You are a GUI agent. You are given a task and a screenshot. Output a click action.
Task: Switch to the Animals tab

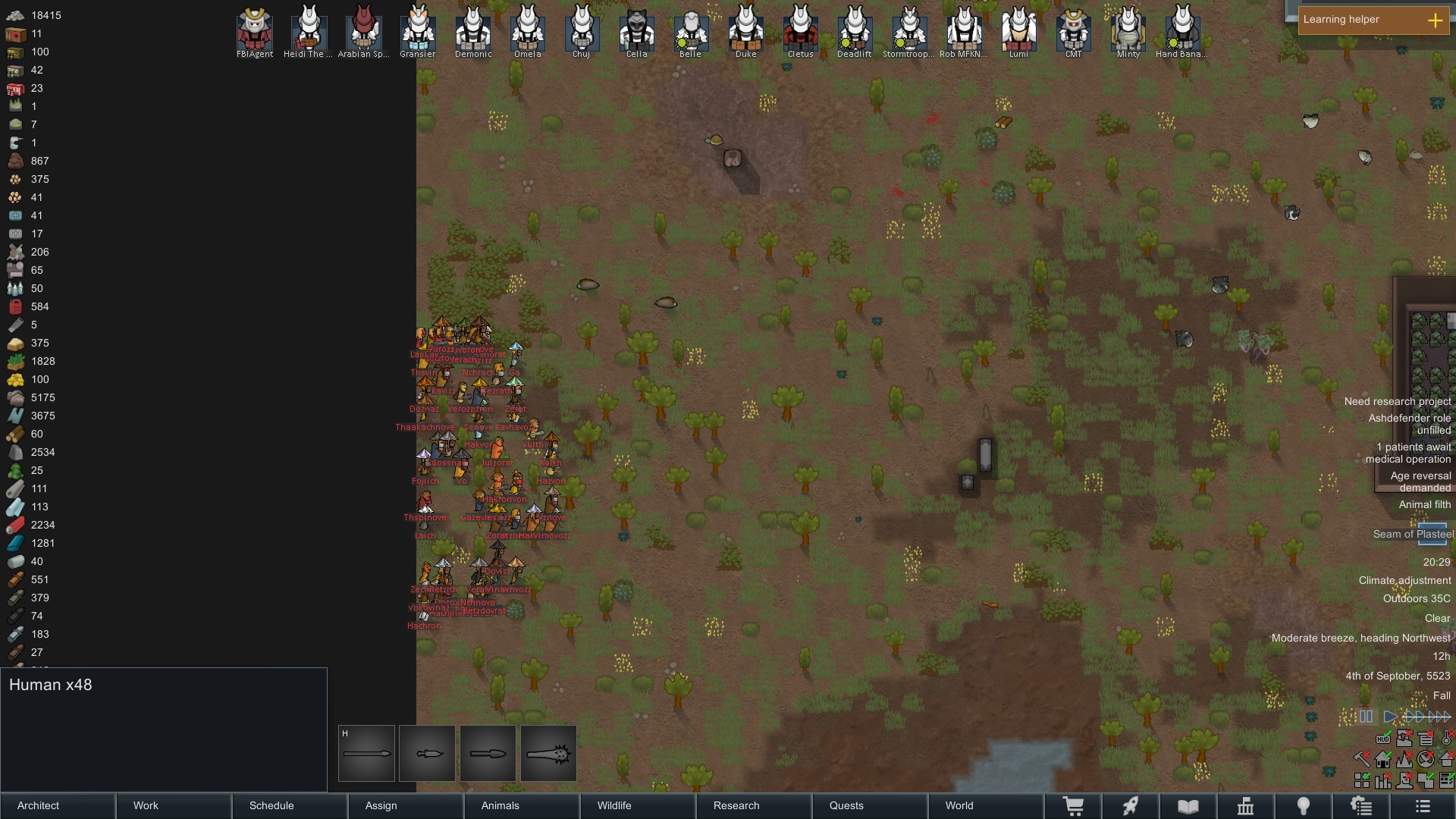pos(500,806)
